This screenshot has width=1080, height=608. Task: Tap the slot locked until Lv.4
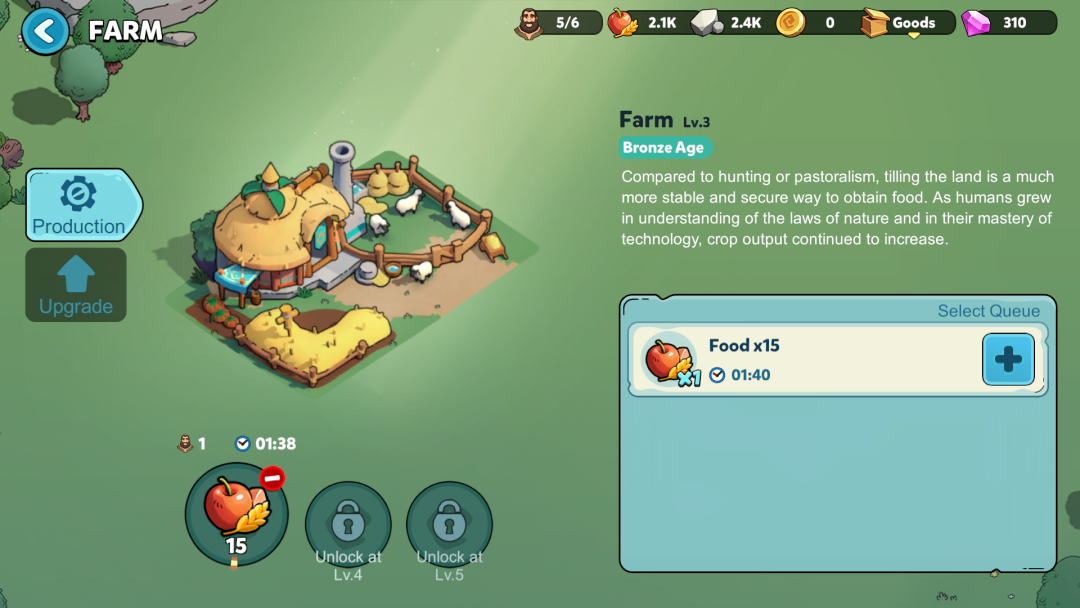(348, 523)
